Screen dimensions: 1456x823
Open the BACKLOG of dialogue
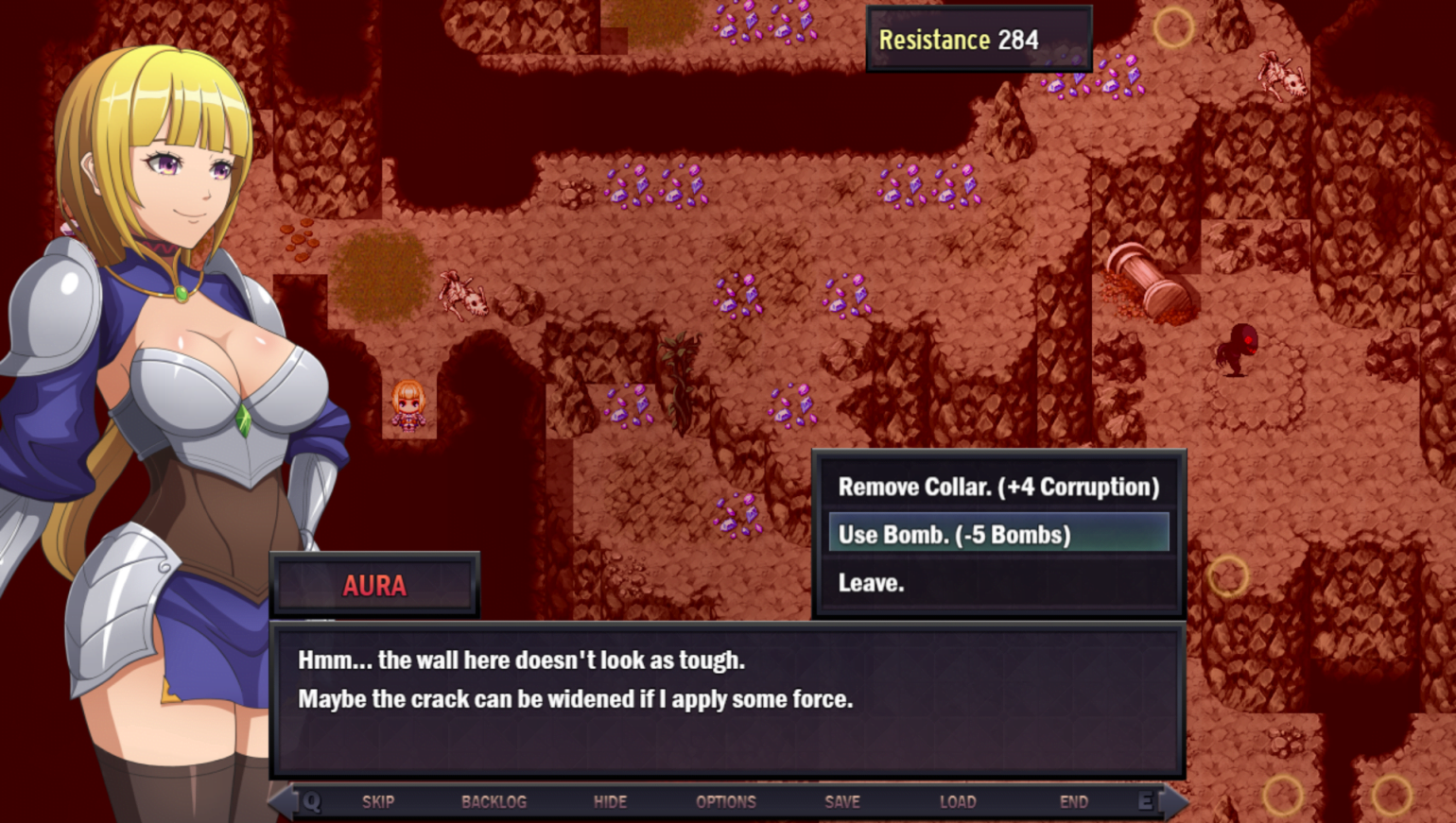pos(494,801)
